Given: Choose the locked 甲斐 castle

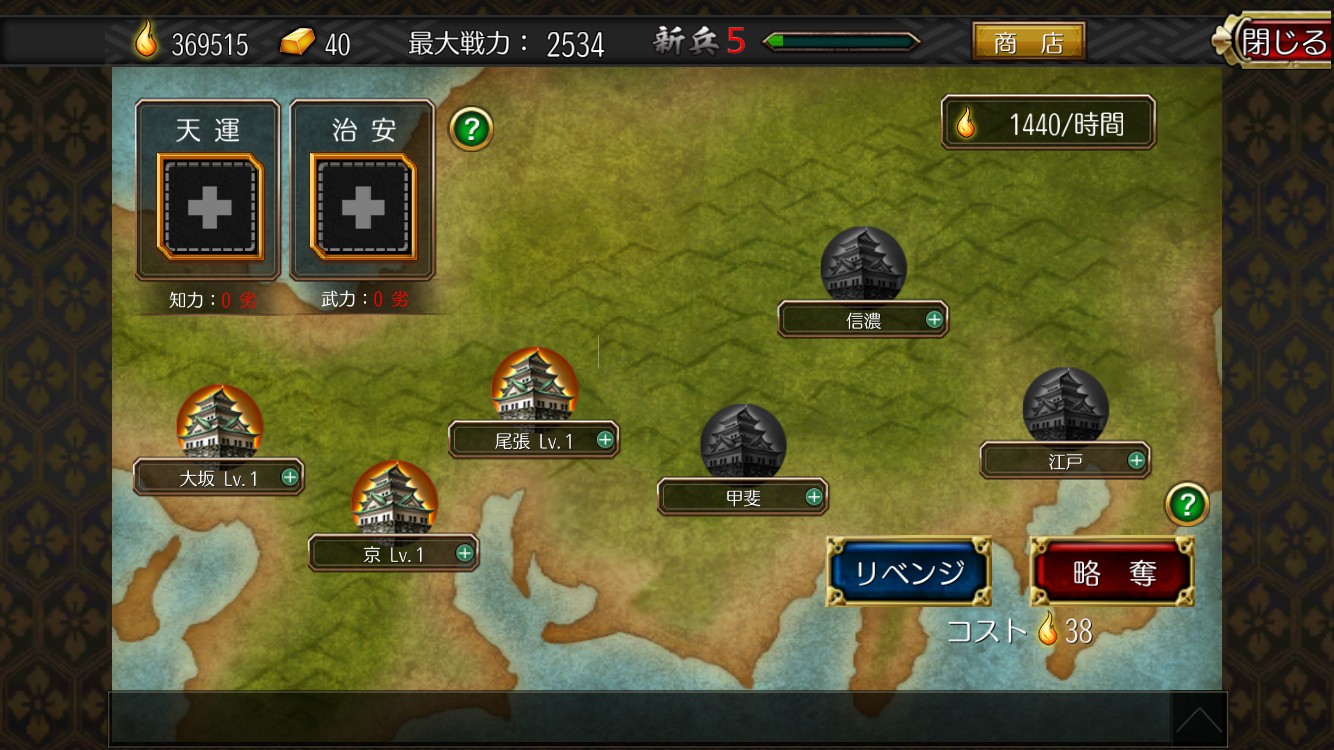Looking at the screenshot, I should coord(742,443).
